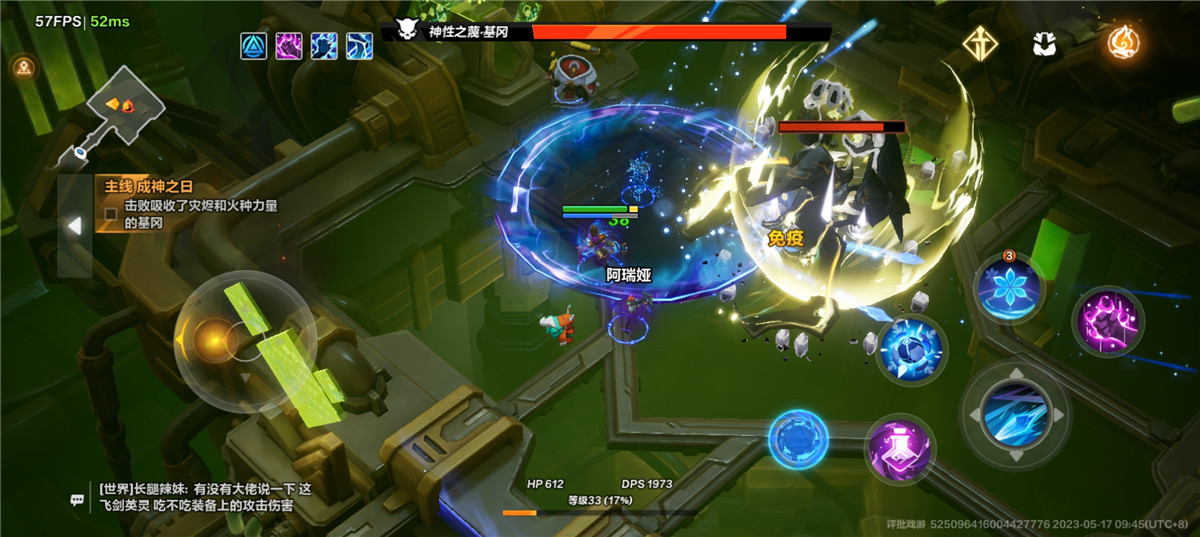Use the purple claw fist skill
This screenshot has width=1200, height=537.
click(1107, 322)
